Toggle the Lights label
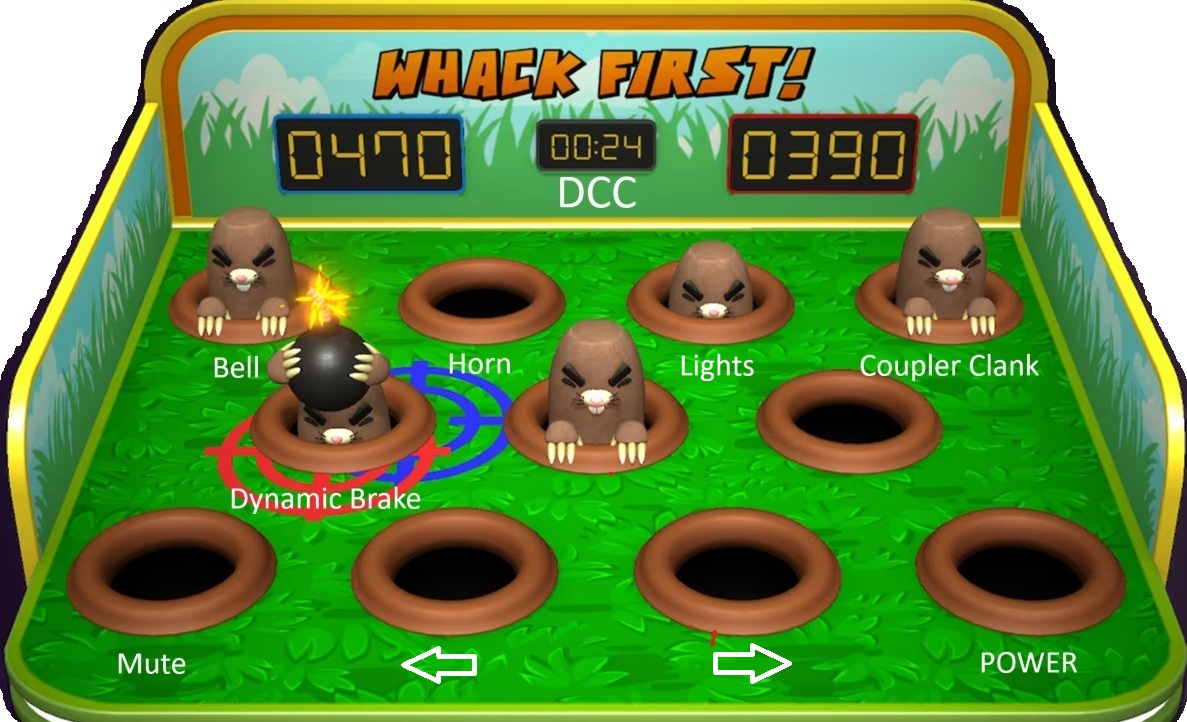1187x722 pixels. (x=716, y=366)
